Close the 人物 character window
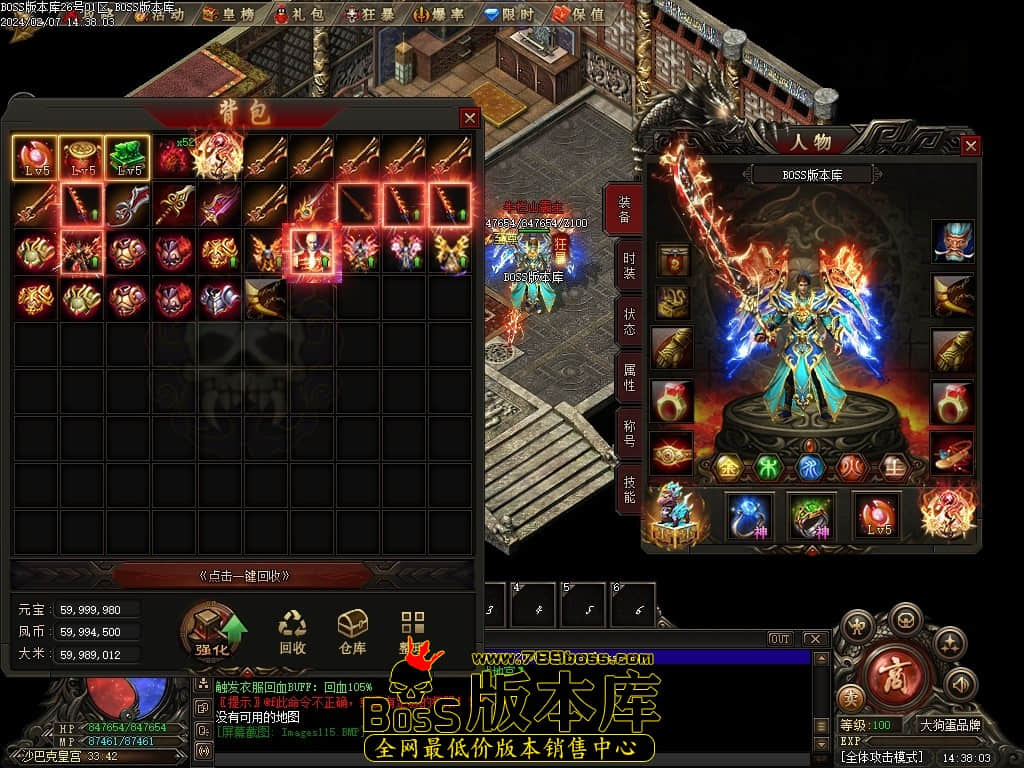1024x768 pixels. tap(970, 146)
